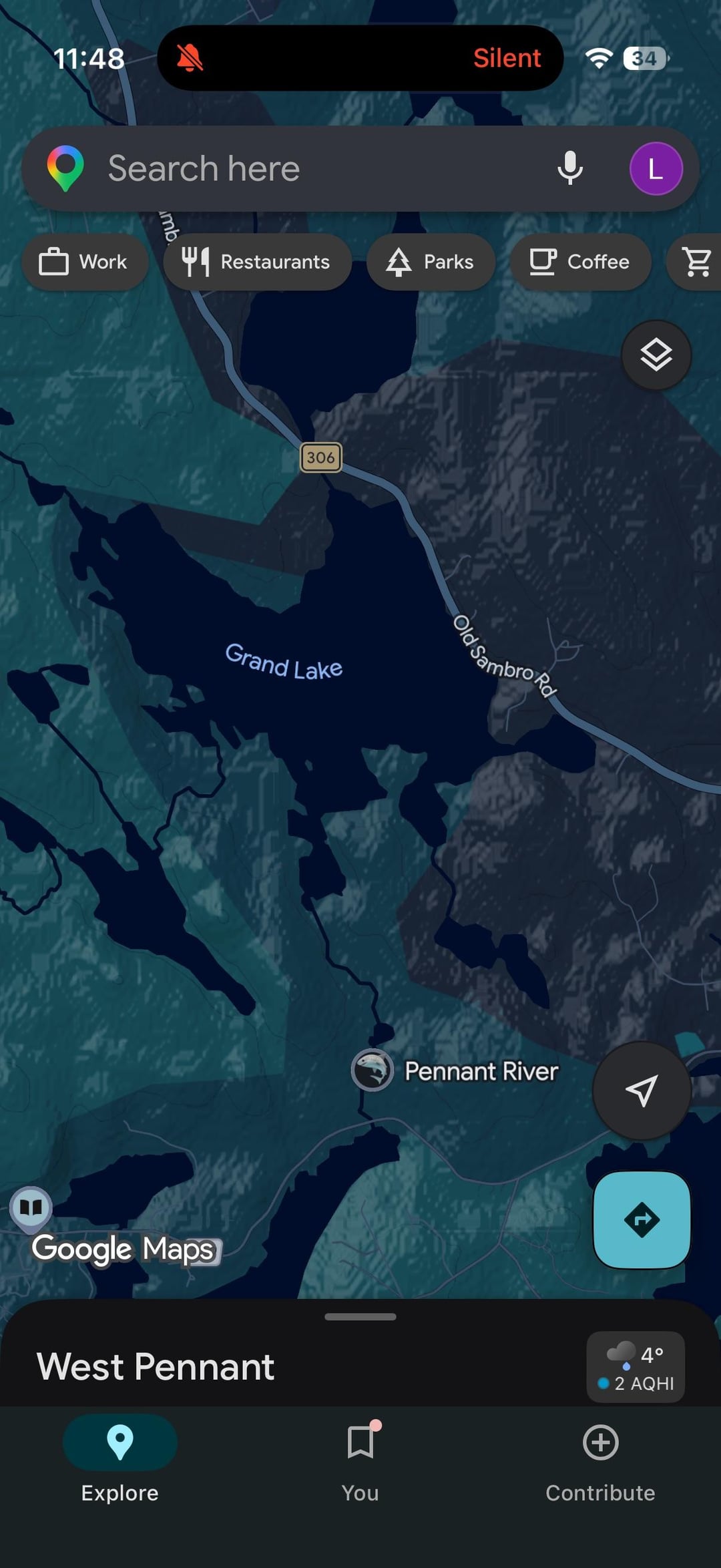
Task: Start voice search with the microphone
Action: tap(570, 168)
